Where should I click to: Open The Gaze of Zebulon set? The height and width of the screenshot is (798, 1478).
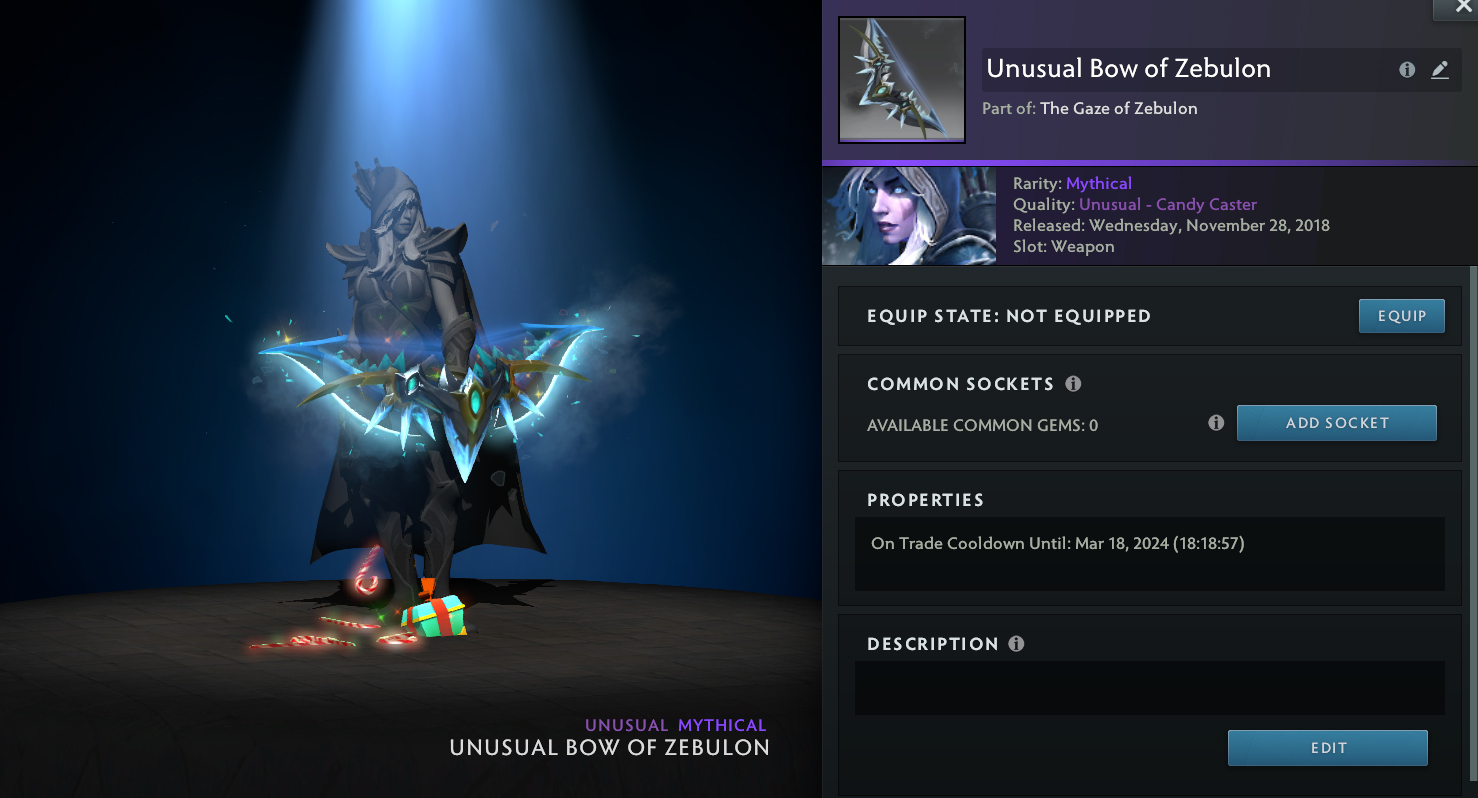[x=1118, y=109]
